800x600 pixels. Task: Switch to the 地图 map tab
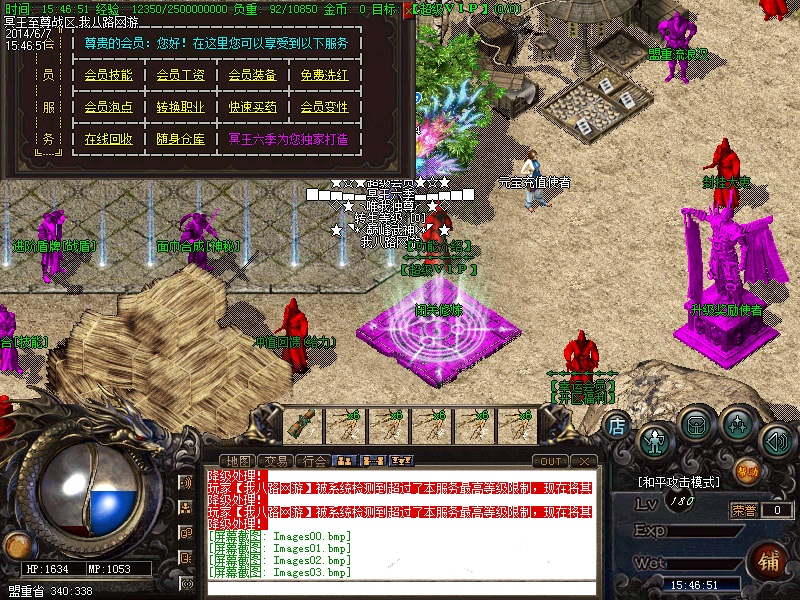click(237, 461)
